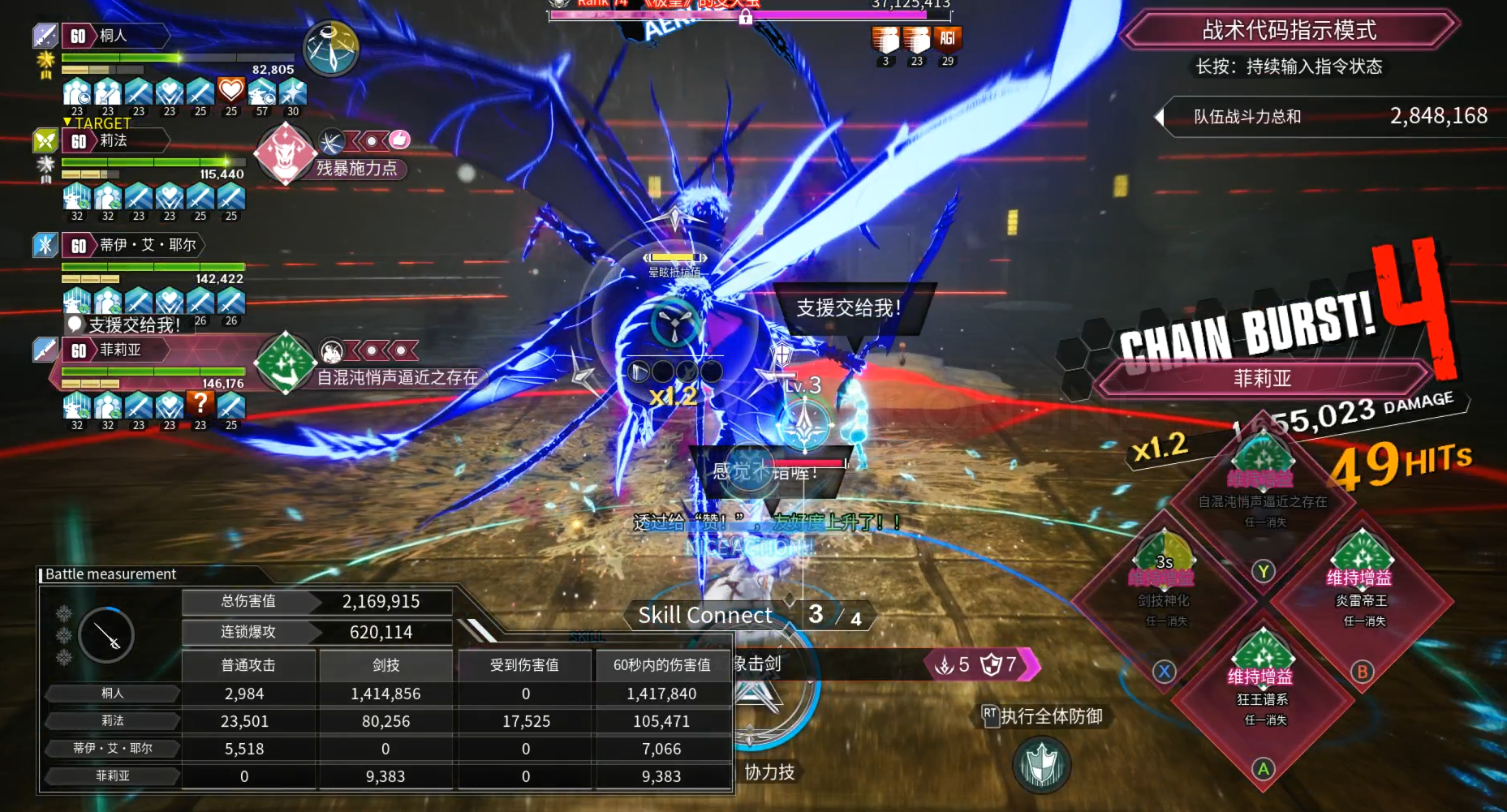1507x812 pixels.
Task: Select the 桐人 row in Battle measurement
Action: [x=113, y=693]
